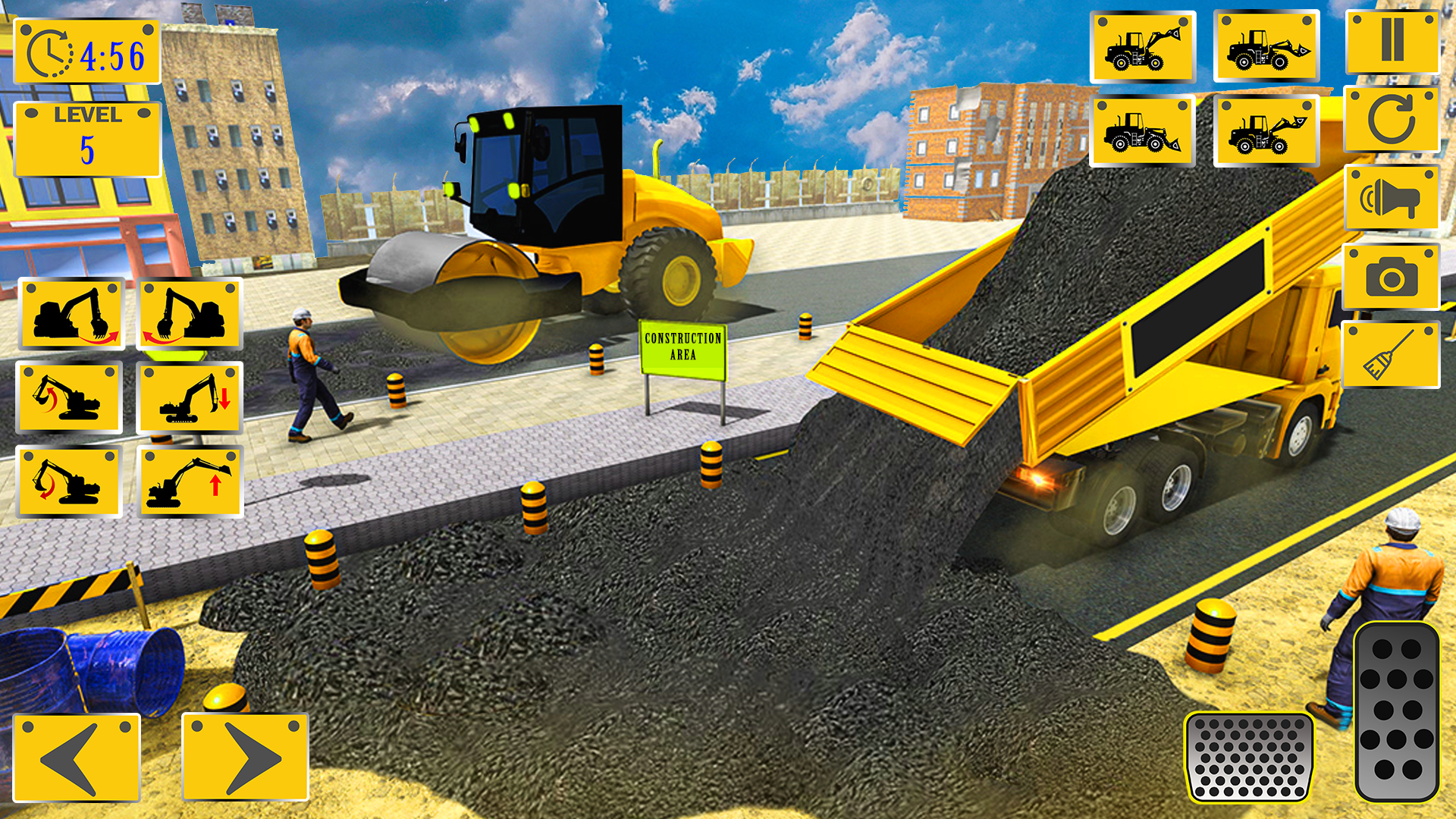Tap the broom cleaning tool icon

[x=1394, y=350]
